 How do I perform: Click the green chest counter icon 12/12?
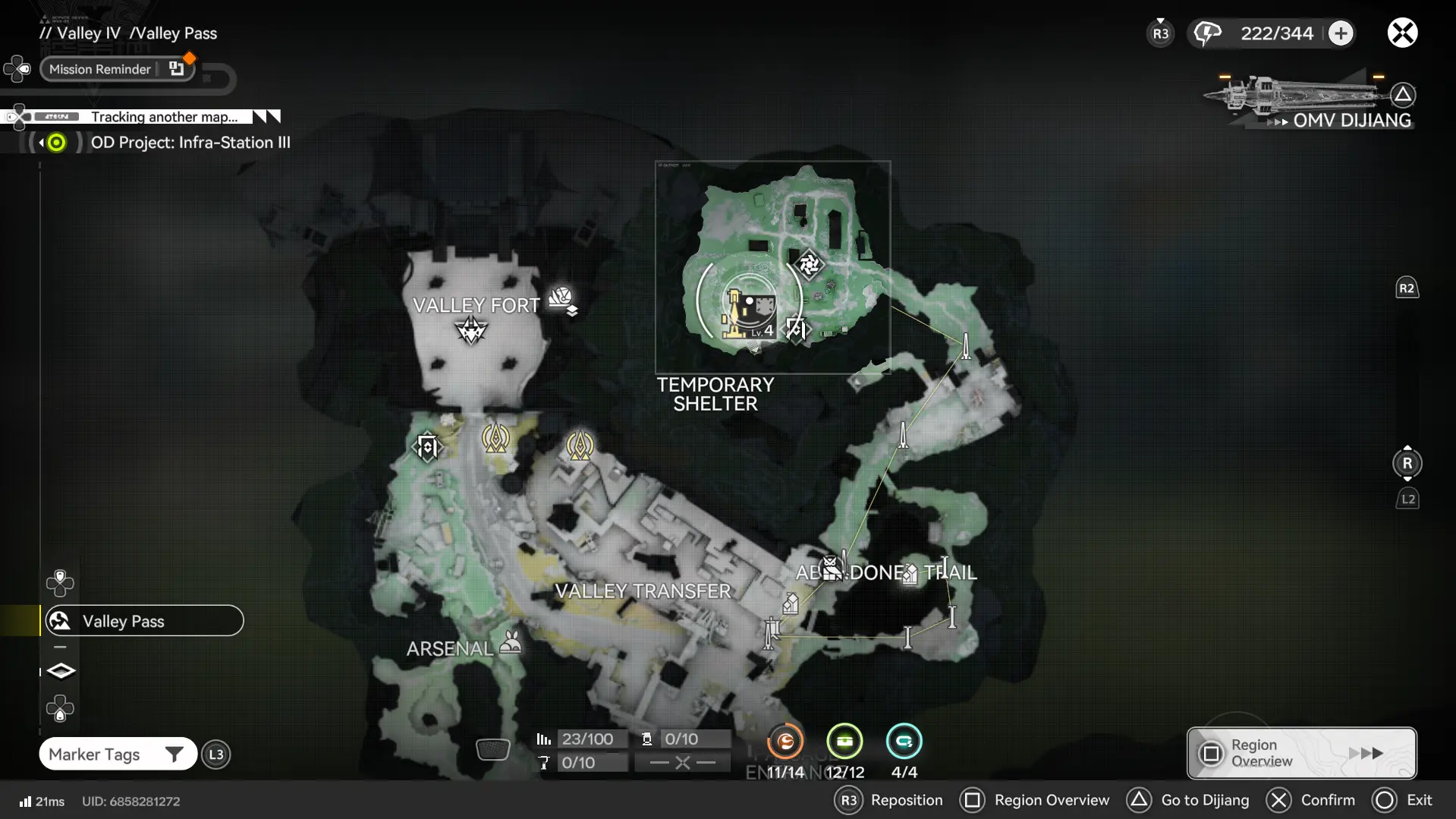click(844, 742)
